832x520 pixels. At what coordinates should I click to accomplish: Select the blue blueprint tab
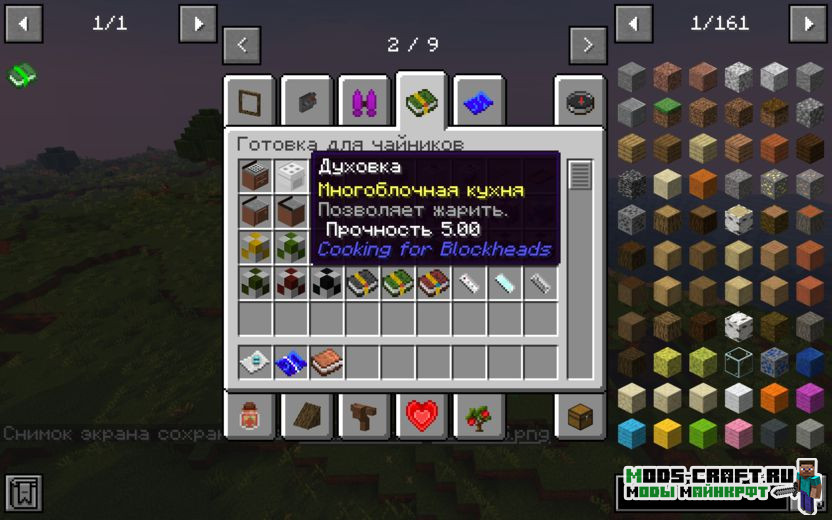(478, 101)
